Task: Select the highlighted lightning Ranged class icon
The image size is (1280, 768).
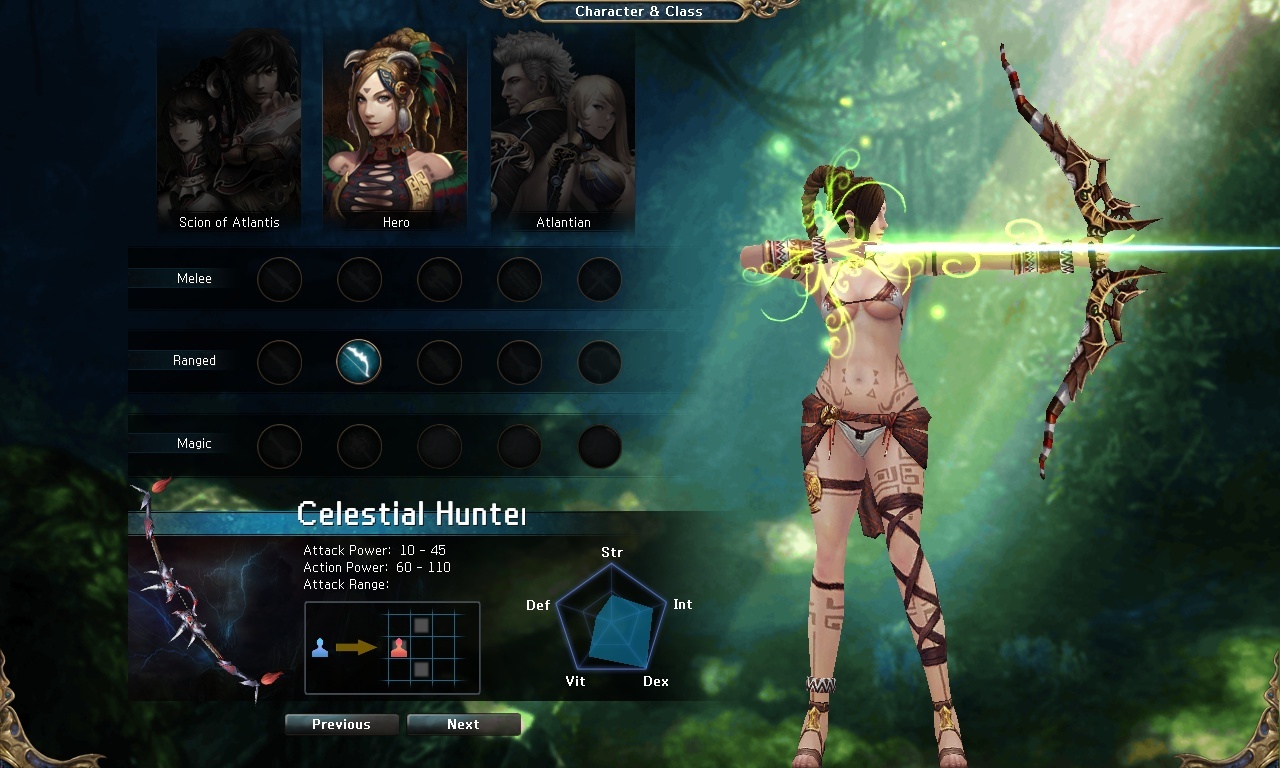Action: (x=359, y=361)
